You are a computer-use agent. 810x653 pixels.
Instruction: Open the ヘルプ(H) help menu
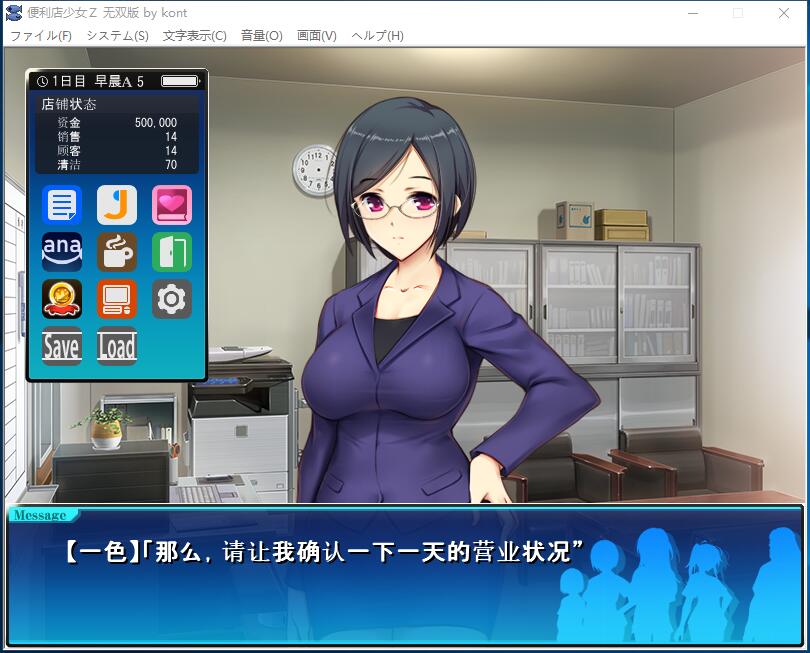coord(377,35)
